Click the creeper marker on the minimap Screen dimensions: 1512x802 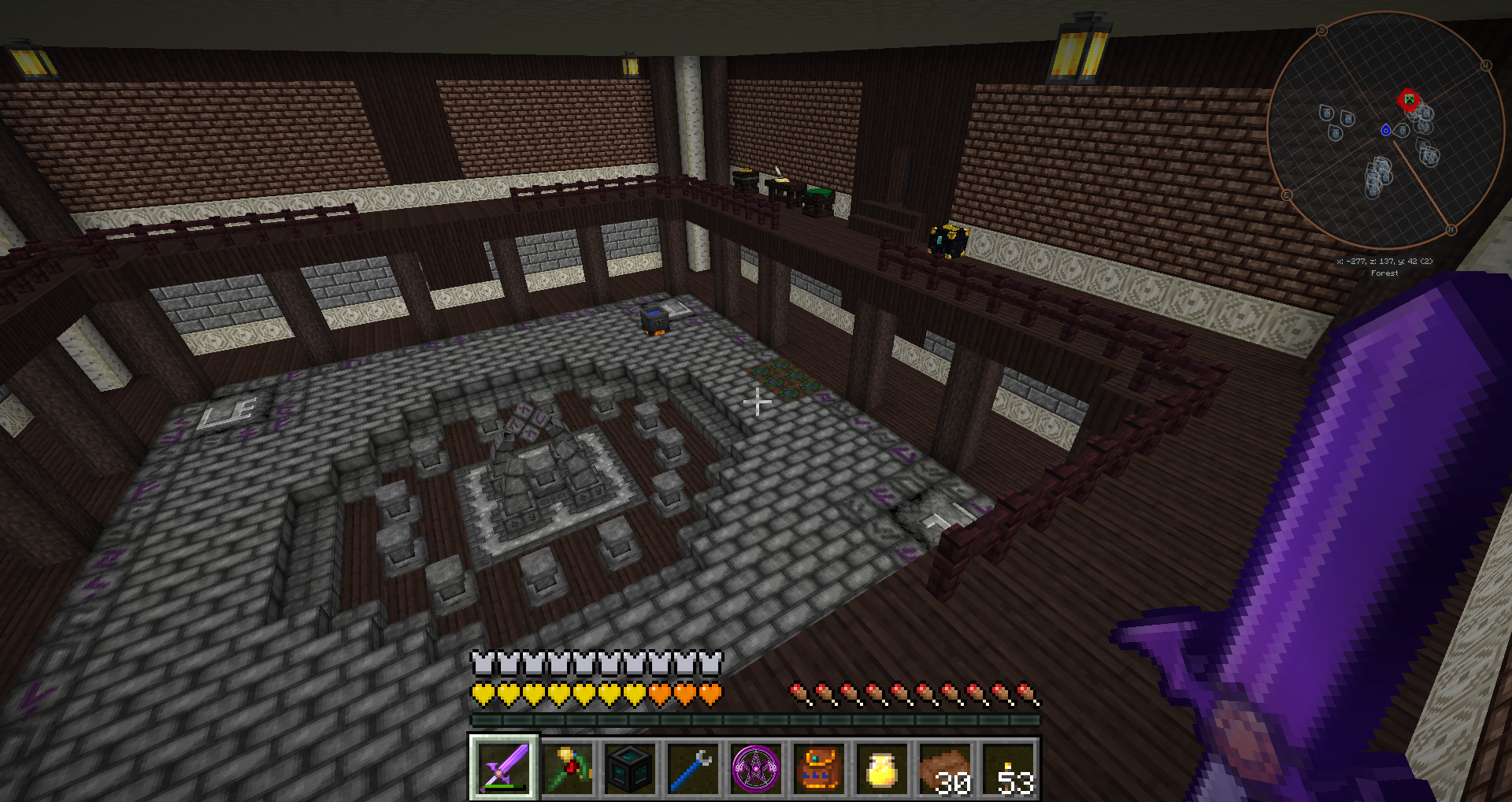[1408, 100]
